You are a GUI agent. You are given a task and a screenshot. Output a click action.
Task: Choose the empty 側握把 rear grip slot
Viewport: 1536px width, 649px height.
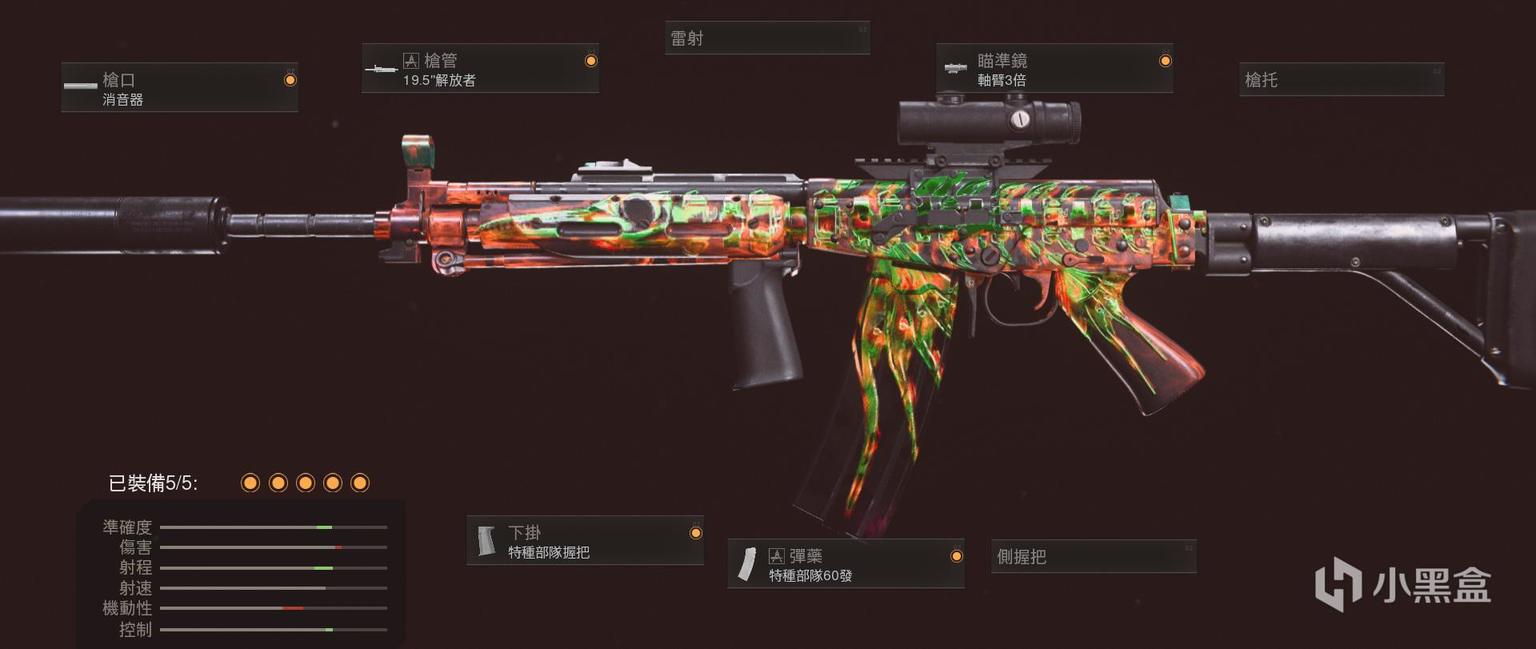(x=1094, y=557)
